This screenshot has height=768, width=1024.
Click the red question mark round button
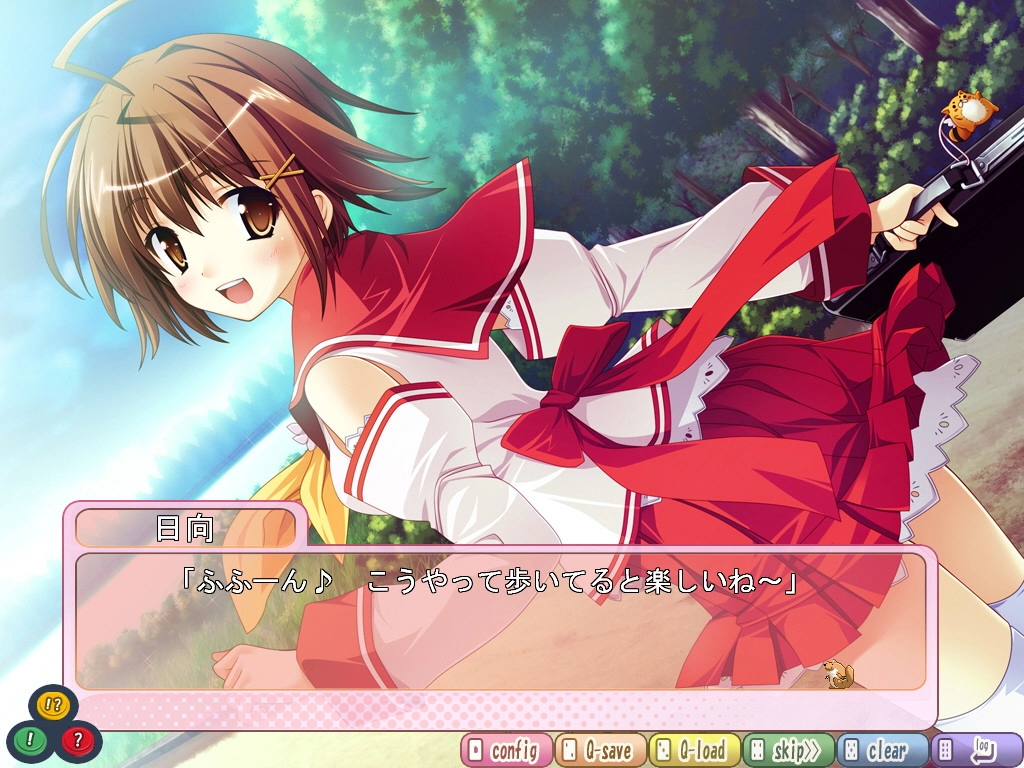(x=77, y=740)
